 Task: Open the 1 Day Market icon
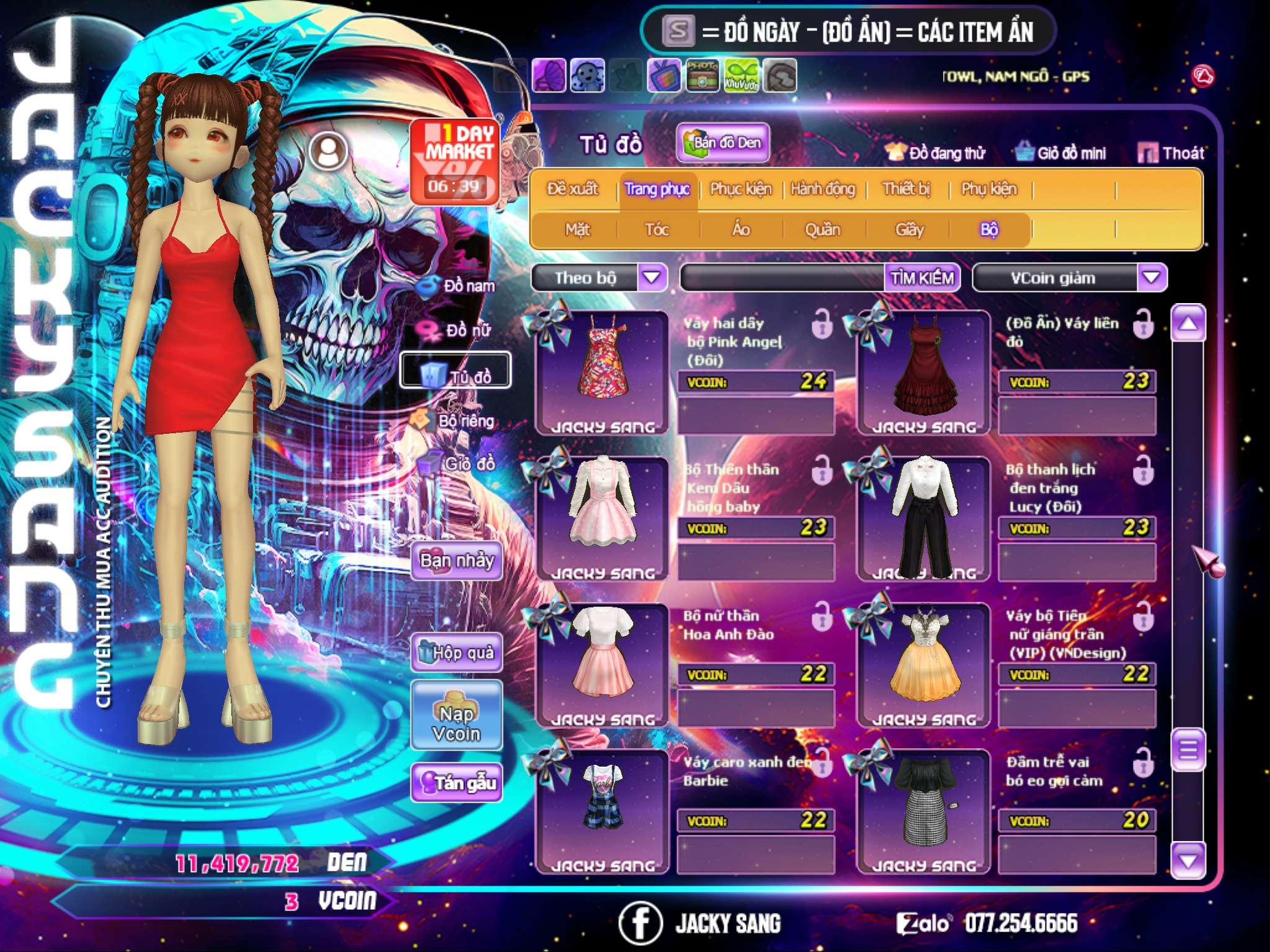(x=455, y=161)
